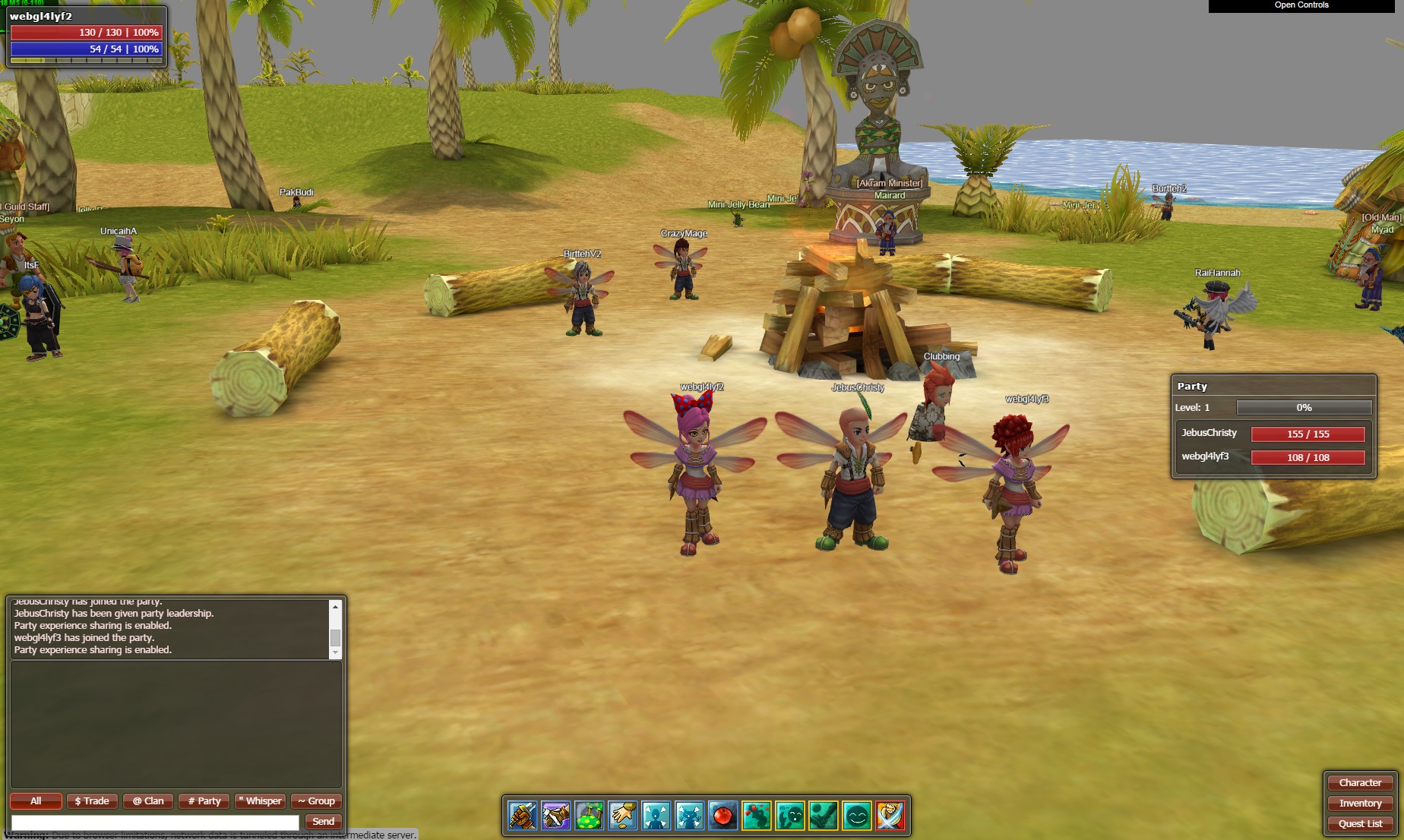
Task: Focus the chat text input box
Action: click(x=155, y=822)
